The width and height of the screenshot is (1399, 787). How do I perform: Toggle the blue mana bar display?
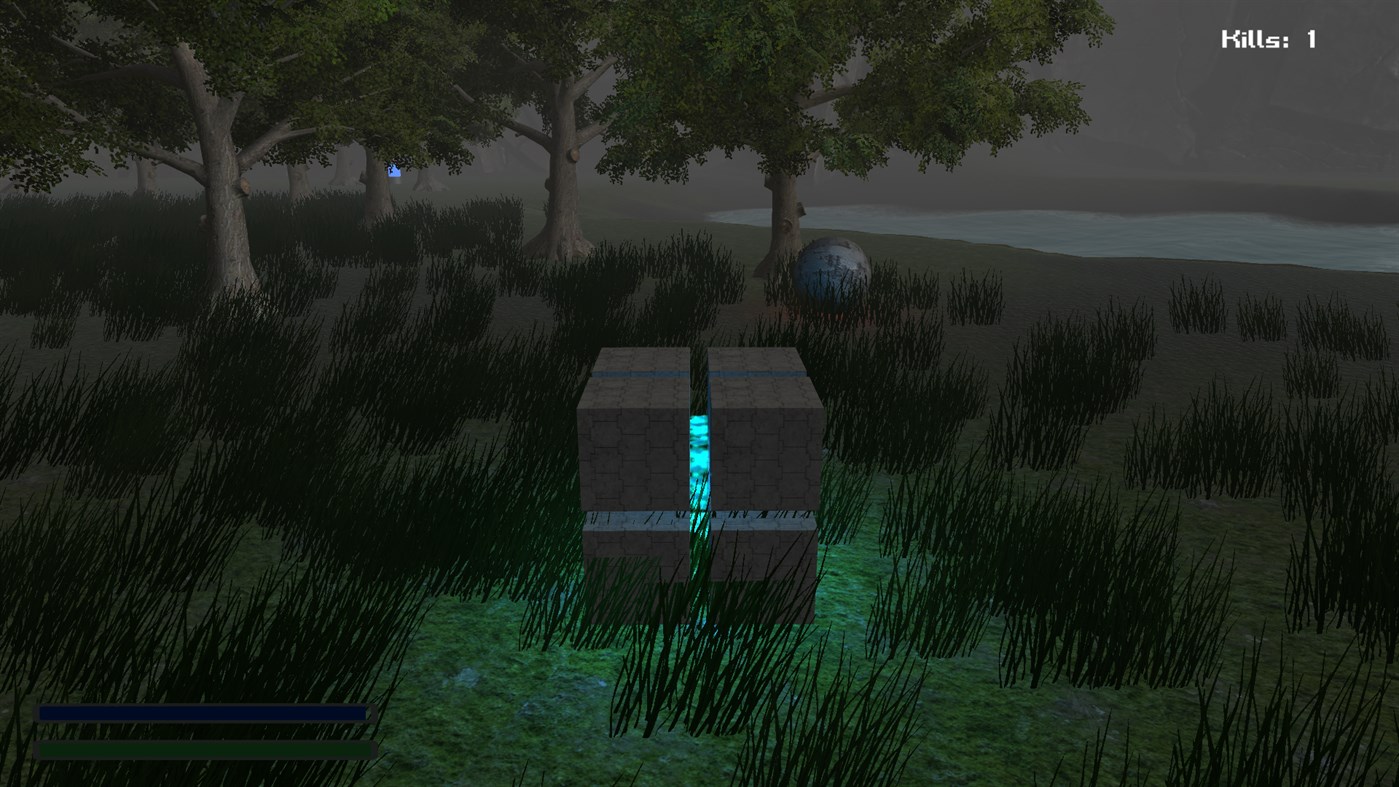pos(200,714)
